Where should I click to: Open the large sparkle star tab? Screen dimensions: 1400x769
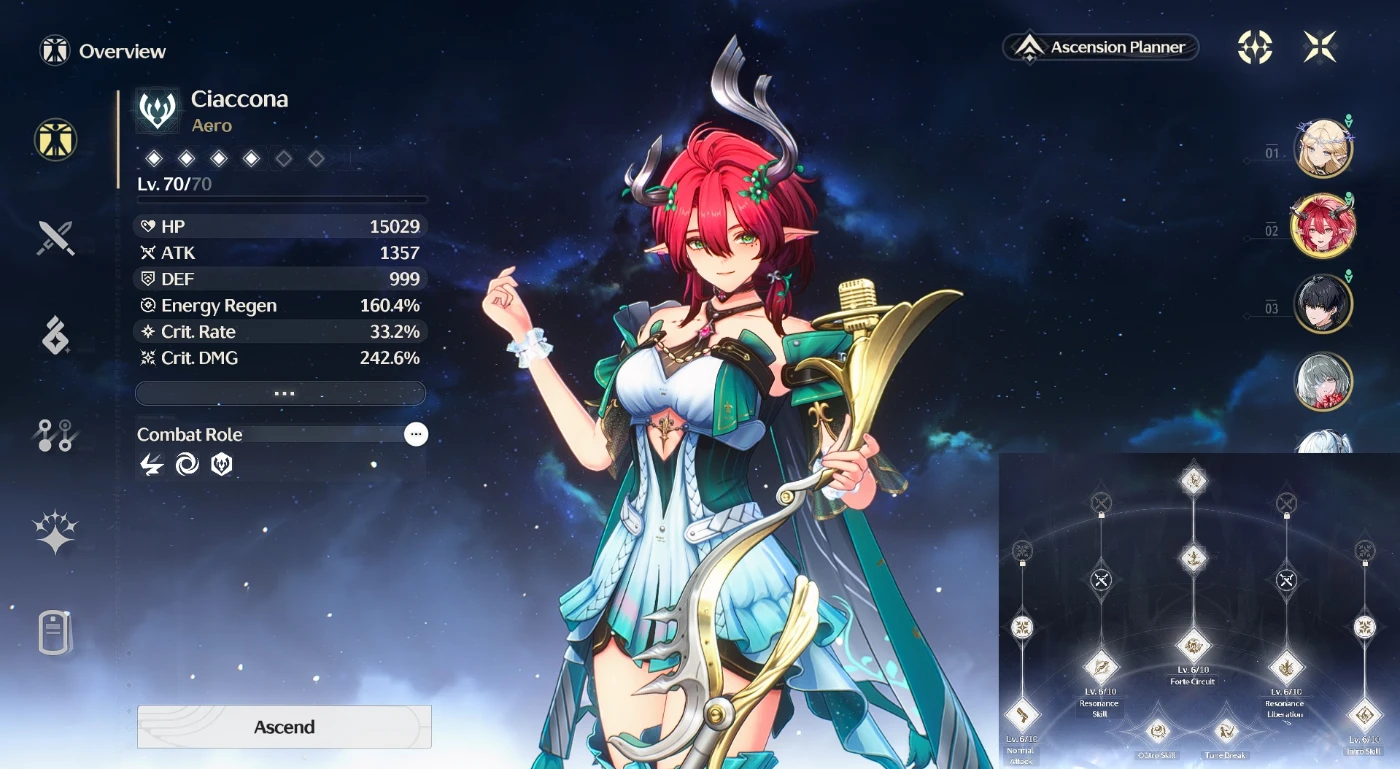56,531
